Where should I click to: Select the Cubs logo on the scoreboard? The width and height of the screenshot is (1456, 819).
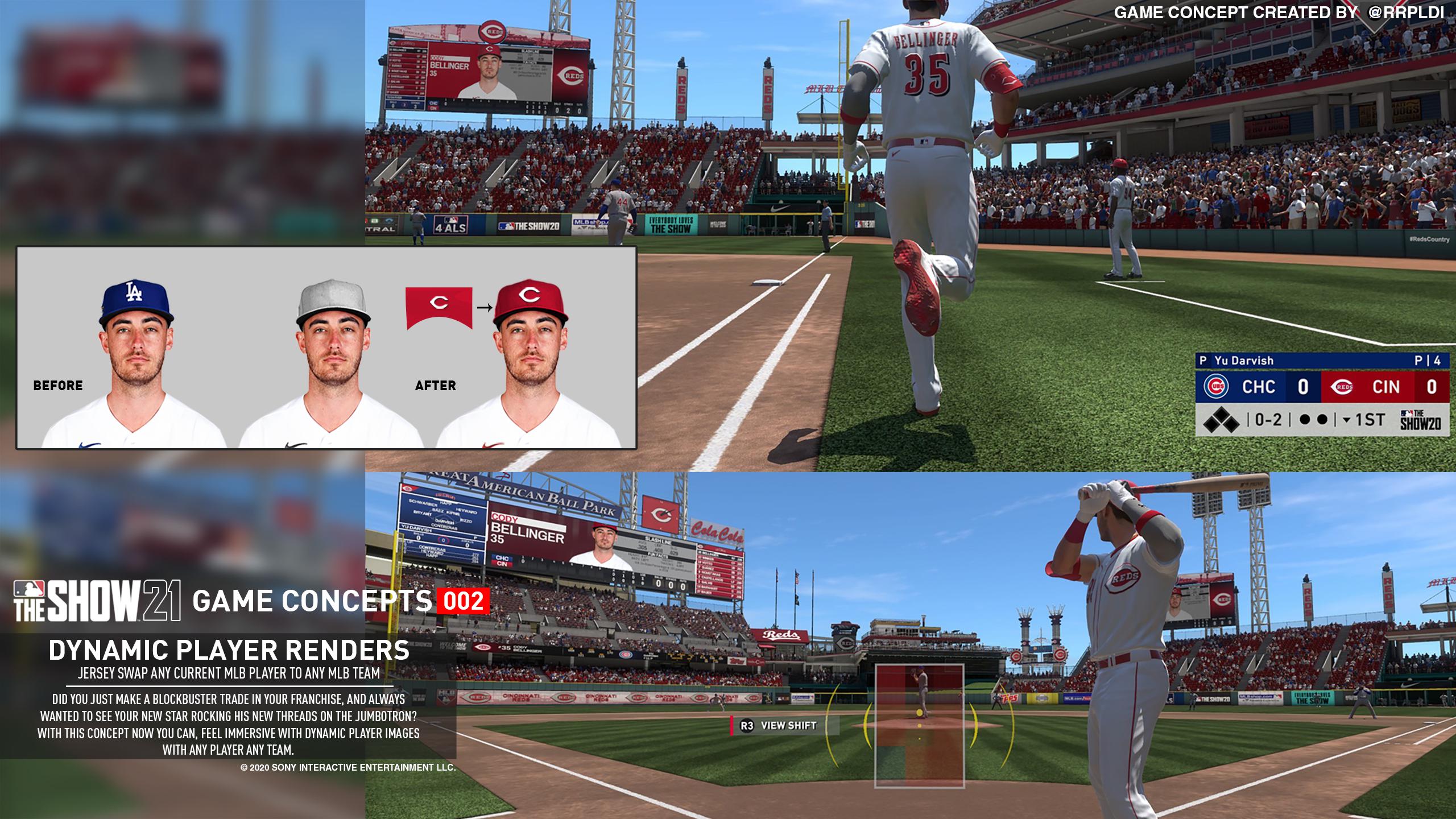(1216, 386)
